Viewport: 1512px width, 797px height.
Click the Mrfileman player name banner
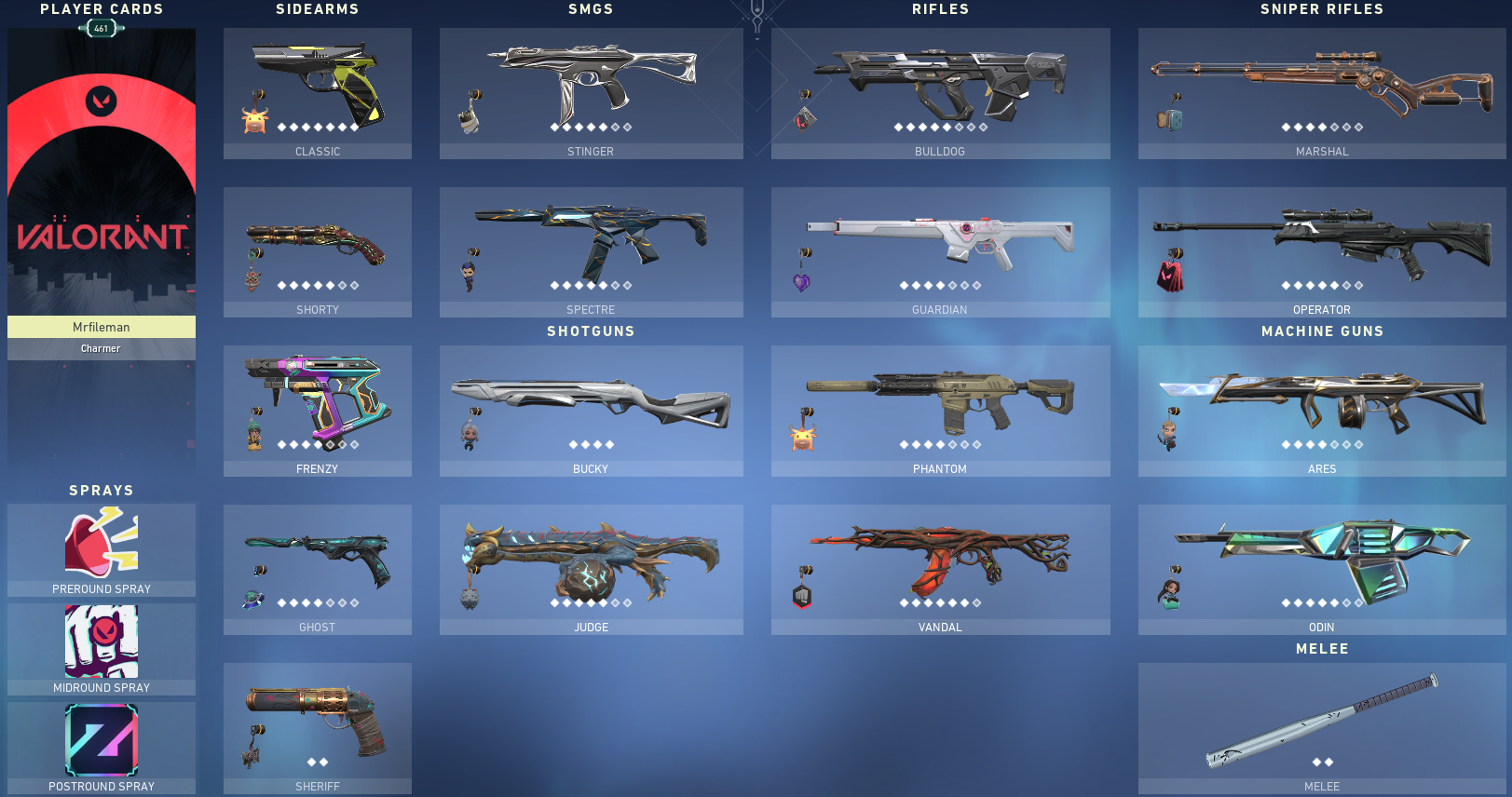coord(101,327)
